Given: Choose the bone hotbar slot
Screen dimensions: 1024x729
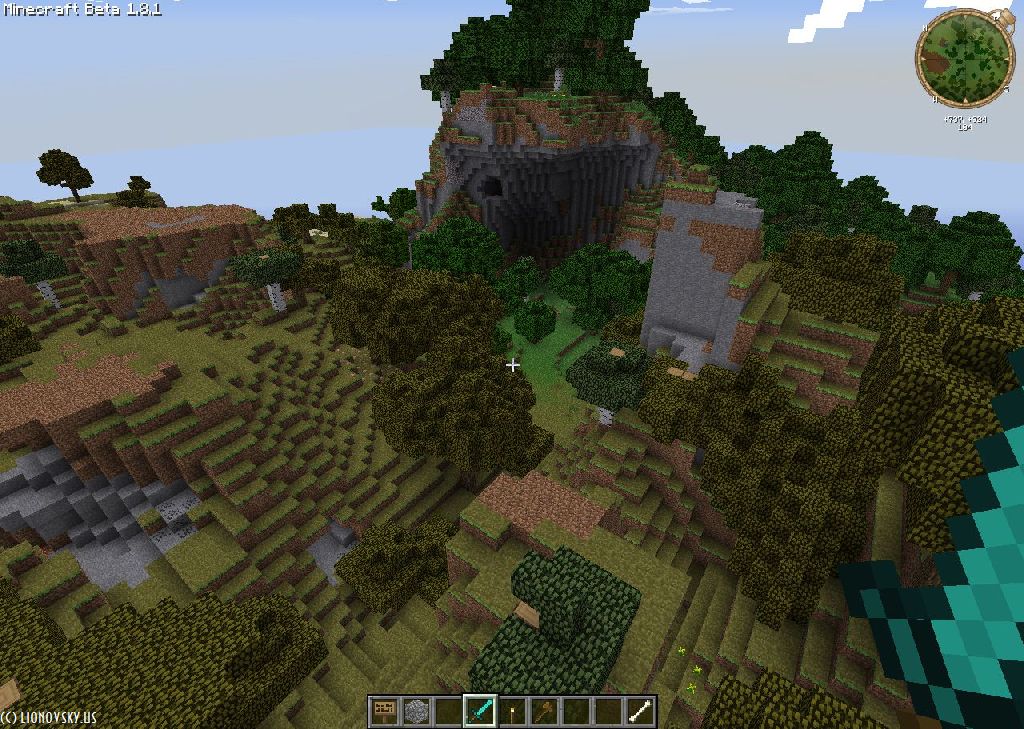Looking at the screenshot, I should point(640,711).
